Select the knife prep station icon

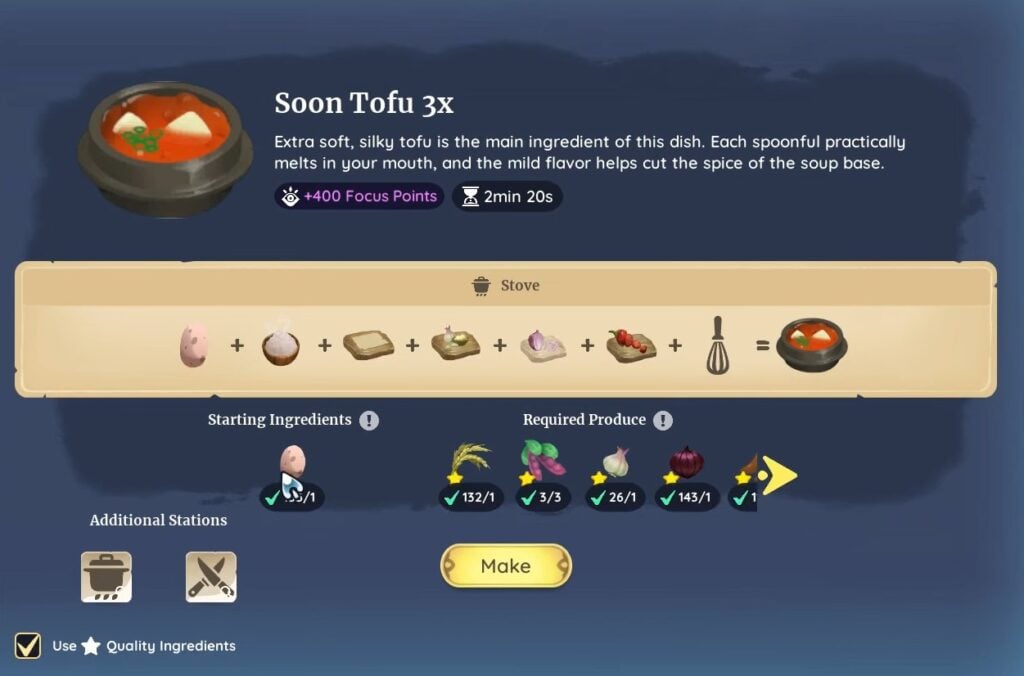click(211, 577)
